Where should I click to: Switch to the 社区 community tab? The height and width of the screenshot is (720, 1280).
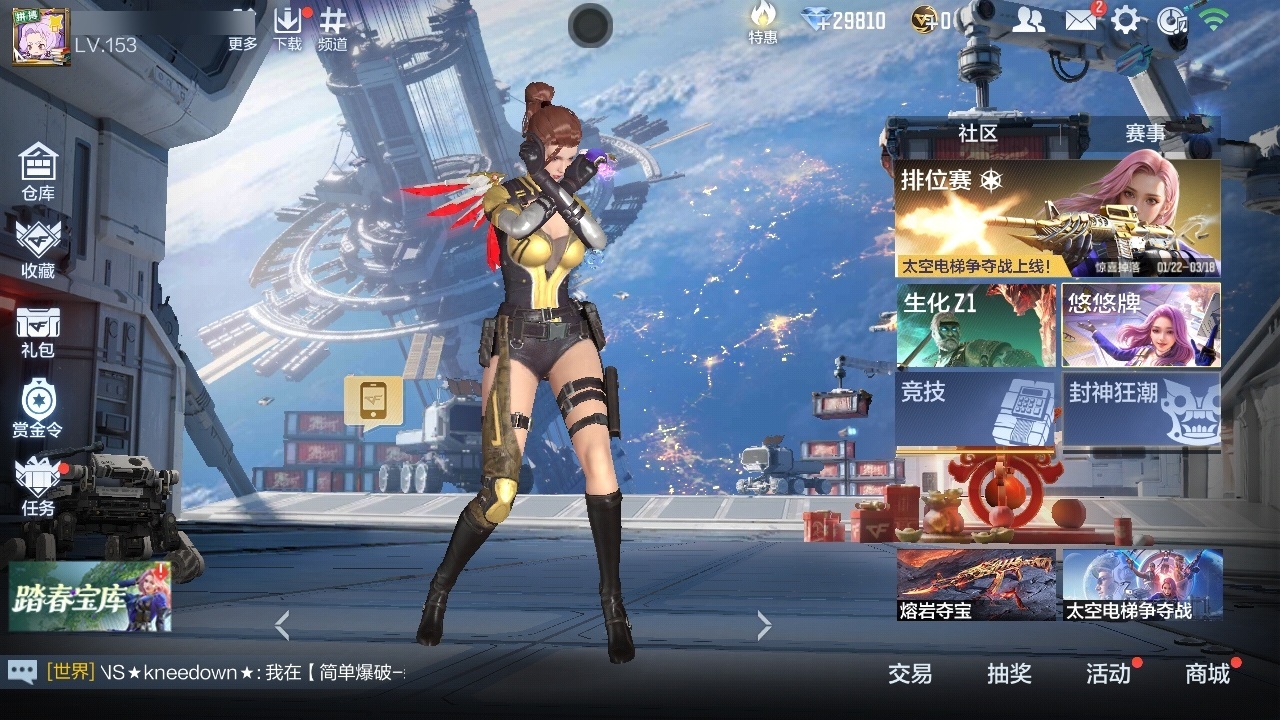[x=974, y=134]
